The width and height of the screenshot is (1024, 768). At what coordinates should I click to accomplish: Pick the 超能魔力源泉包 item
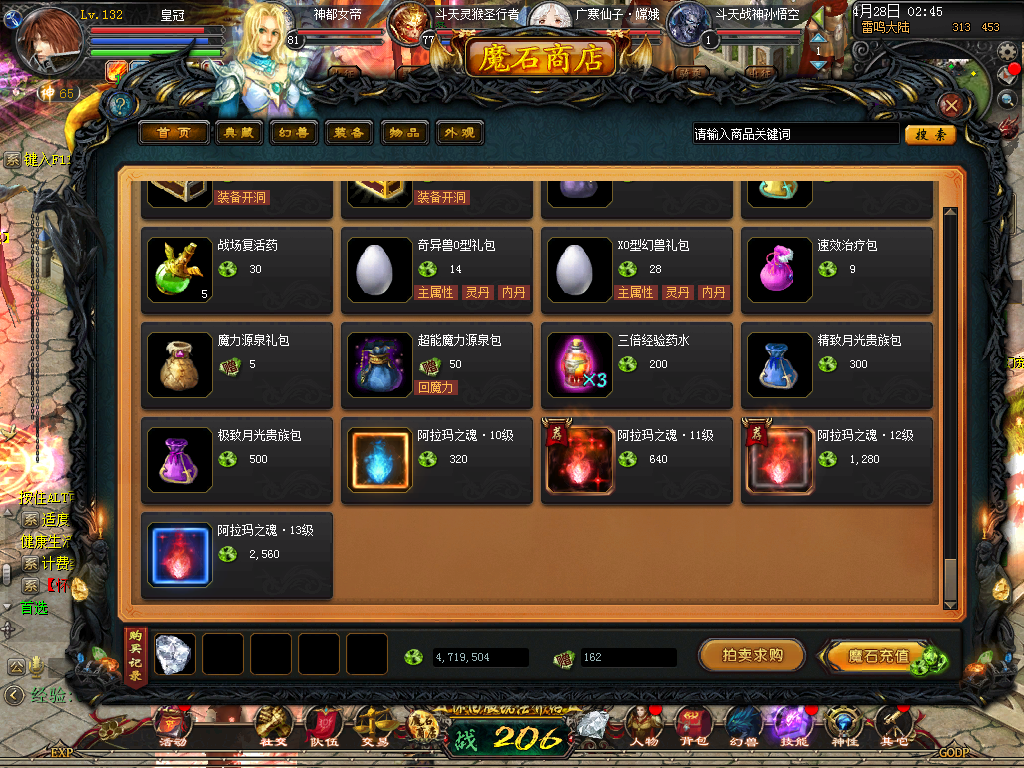[380, 365]
